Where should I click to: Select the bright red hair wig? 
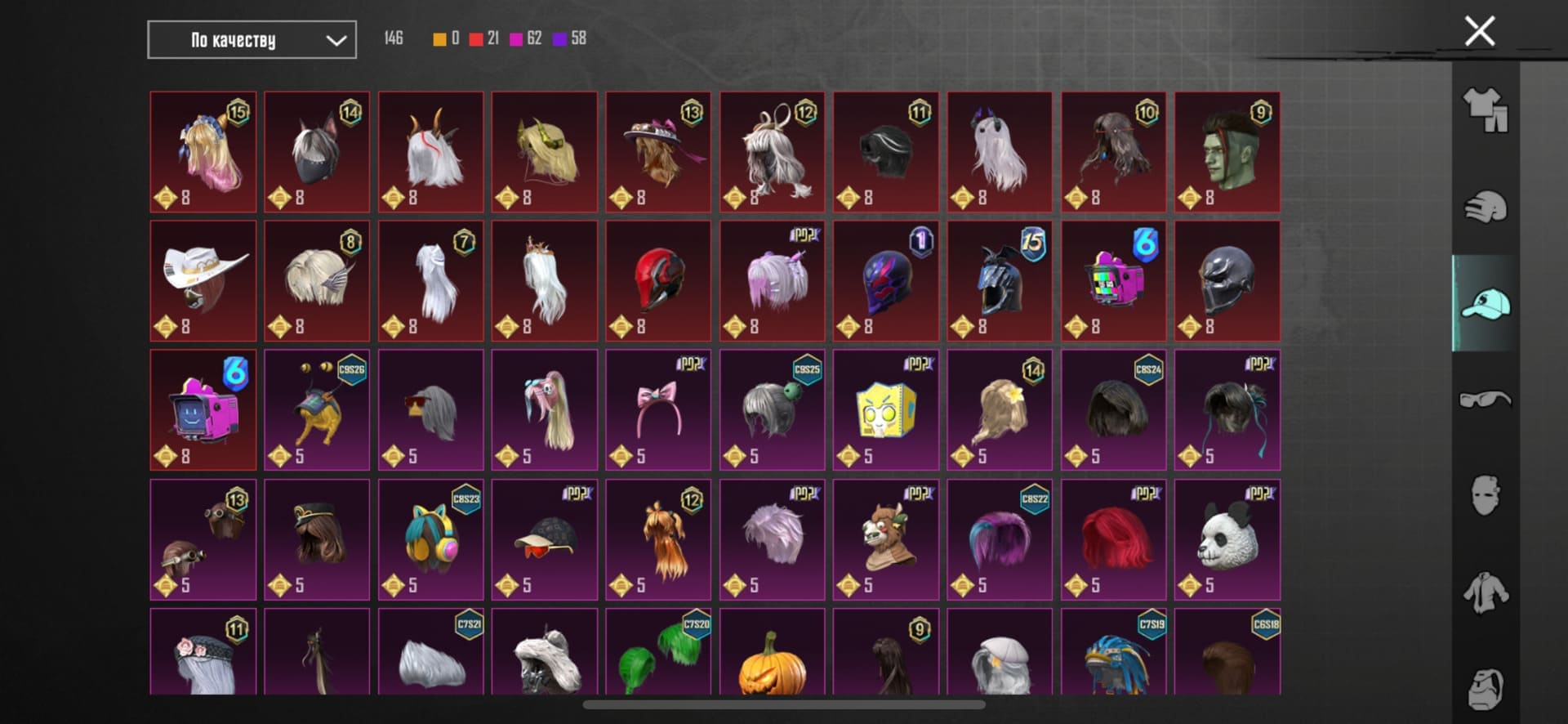(1113, 539)
